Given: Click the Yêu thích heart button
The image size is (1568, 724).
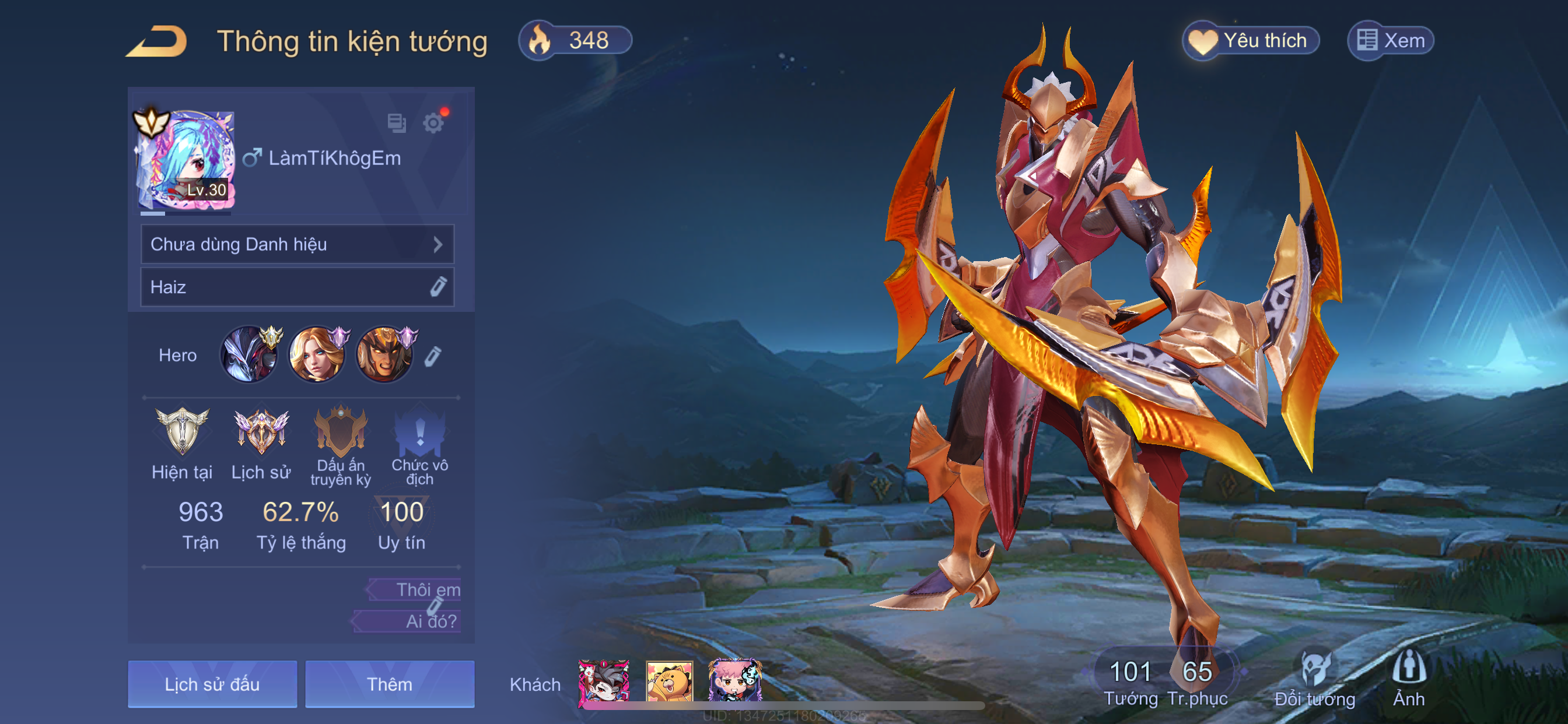Looking at the screenshot, I should pos(1250,41).
